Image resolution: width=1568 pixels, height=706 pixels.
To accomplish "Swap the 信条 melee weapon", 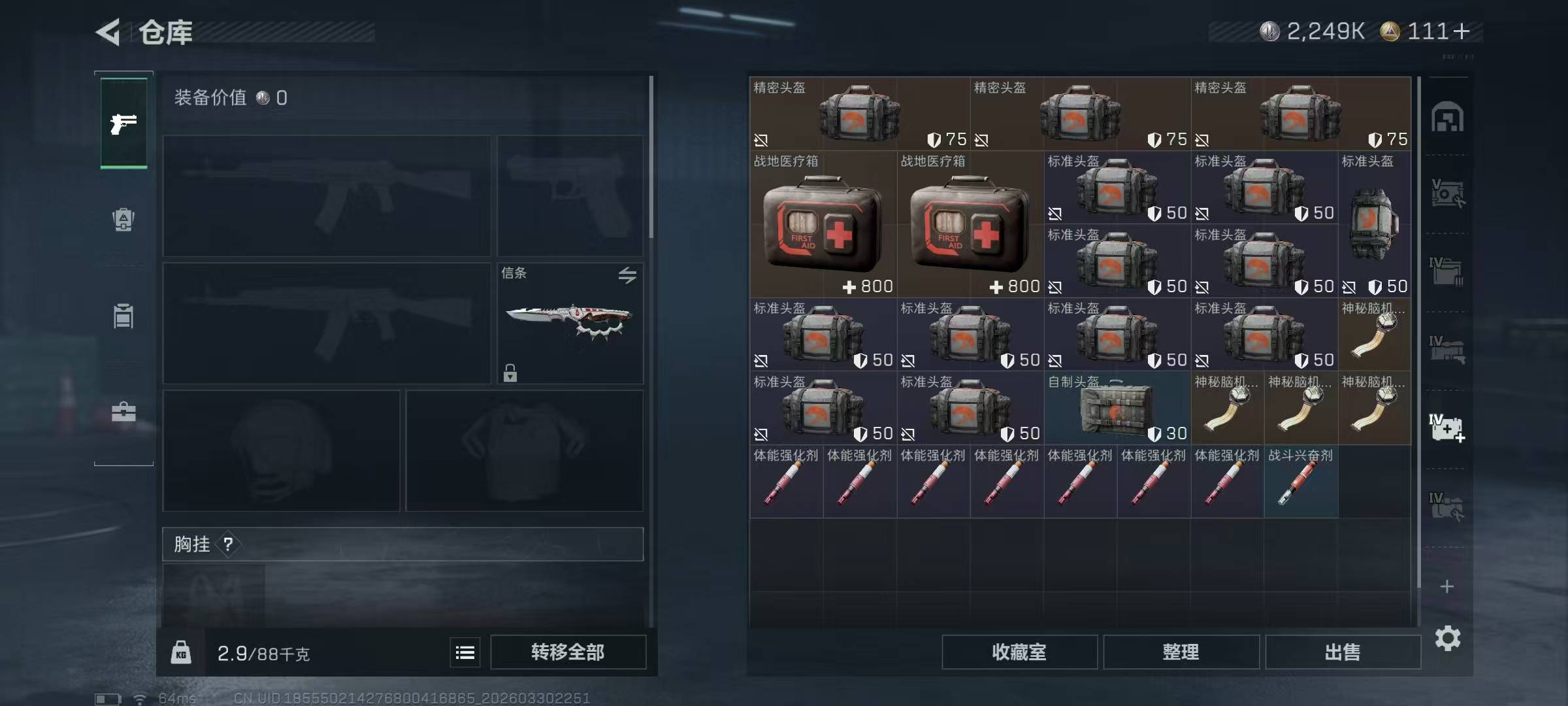I will [x=627, y=275].
